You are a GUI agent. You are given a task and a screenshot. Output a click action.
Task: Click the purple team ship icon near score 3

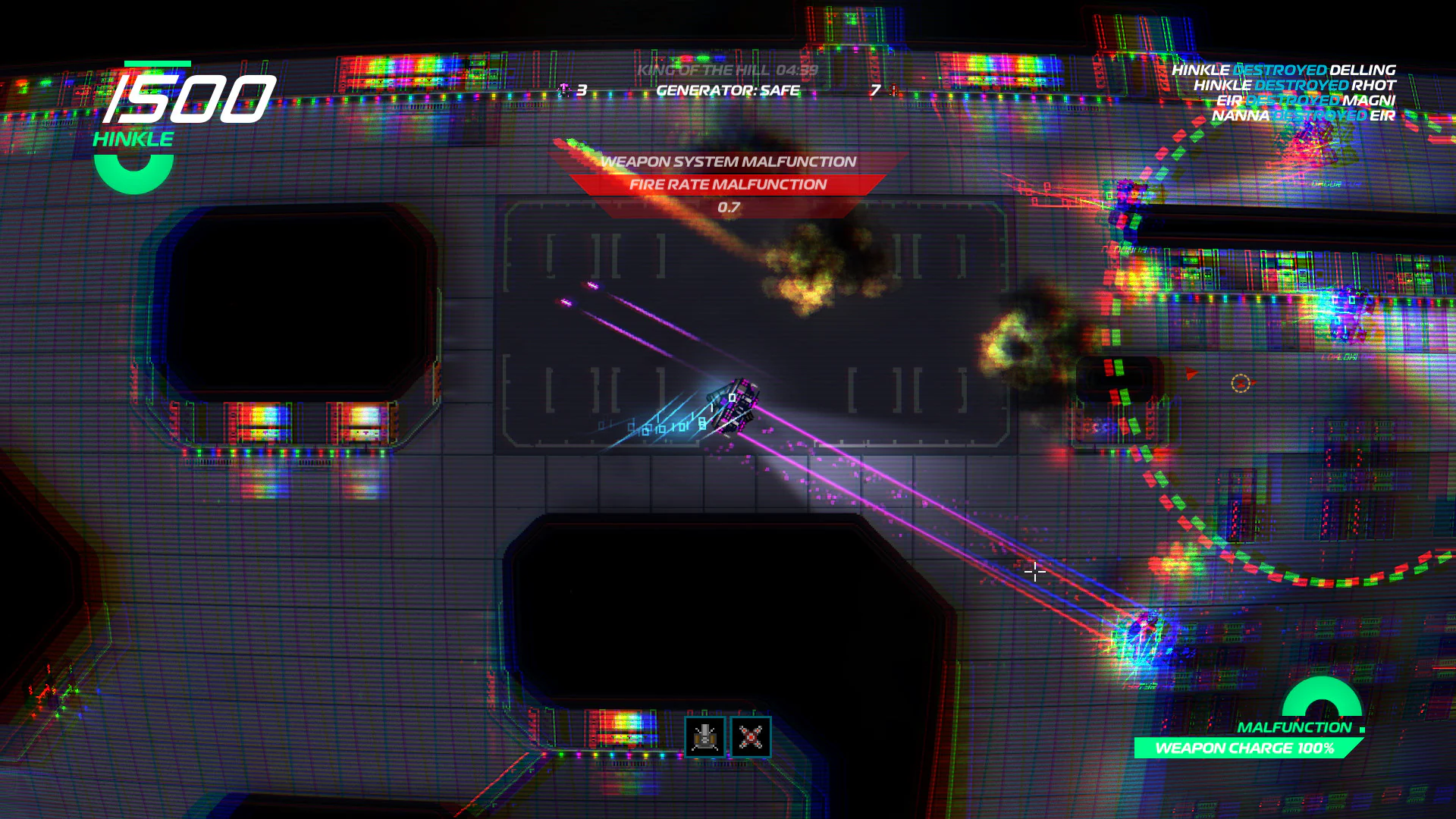pyautogui.click(x=565, y=88)
